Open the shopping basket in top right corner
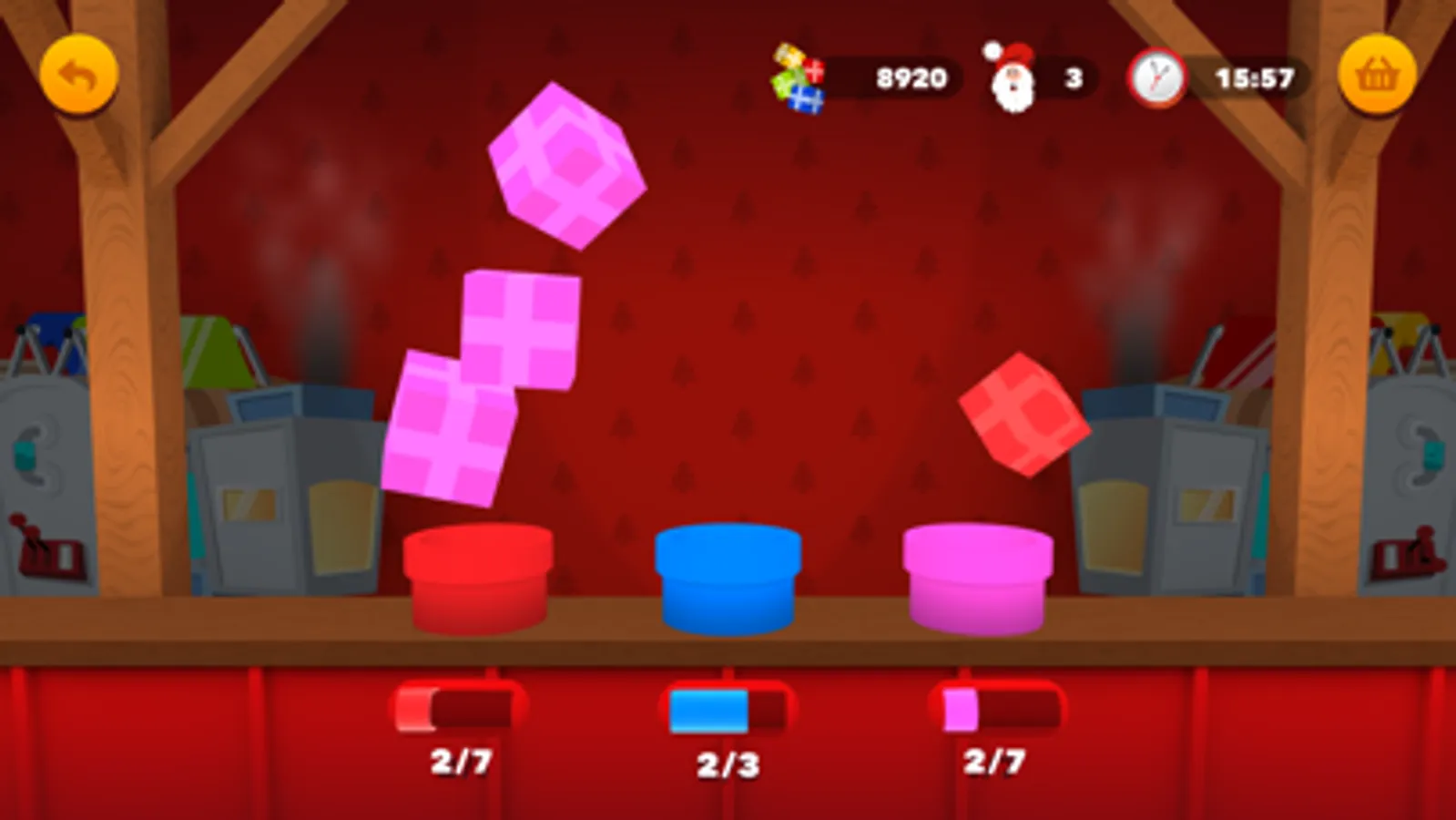This screenshot has height=820, width=1456. click(x=1376, y=75)
